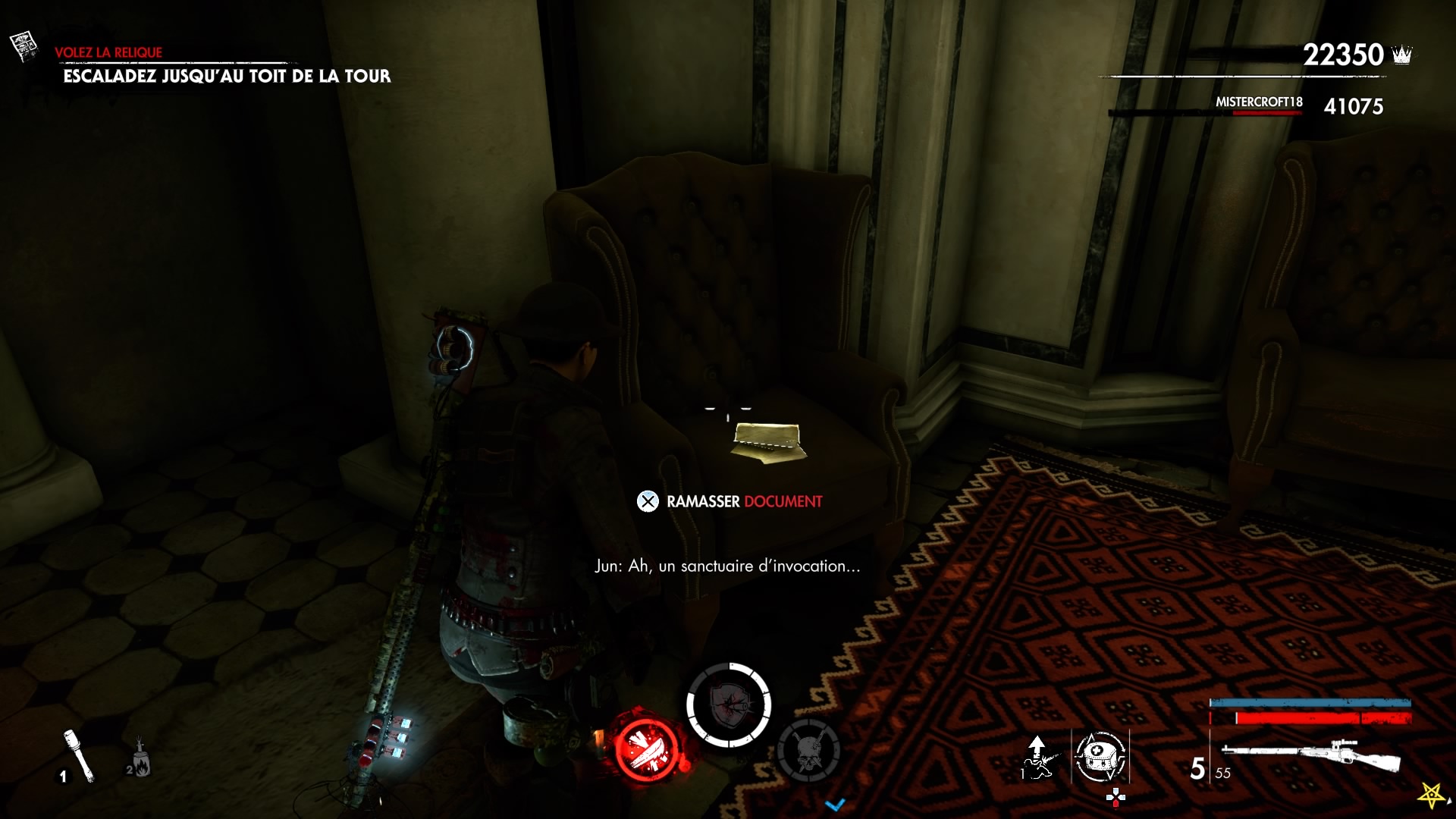Select the stick grenade slot
The width and height of the screenshot is (1456, 819).
(79, 755)
